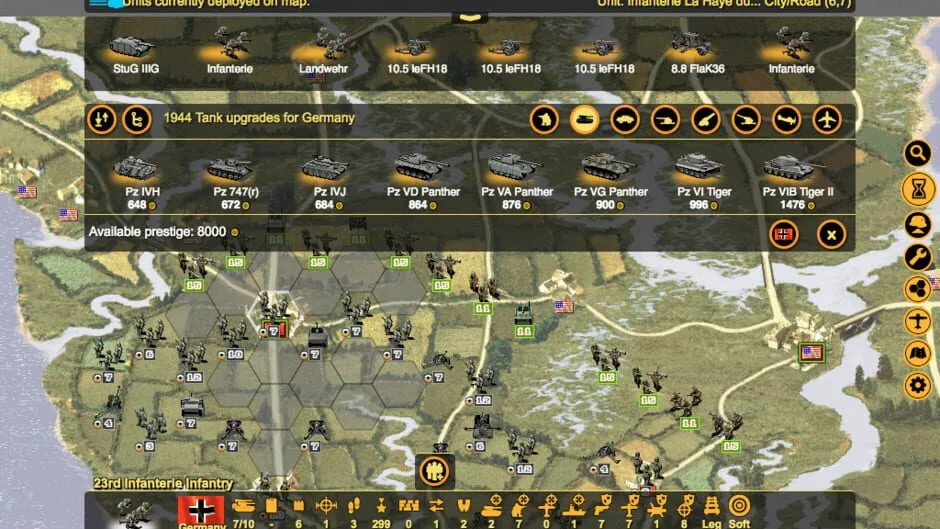This screenshot has width=940, height=529.
Task: Switch to the tank unit class tab
Action: (585, 120)
